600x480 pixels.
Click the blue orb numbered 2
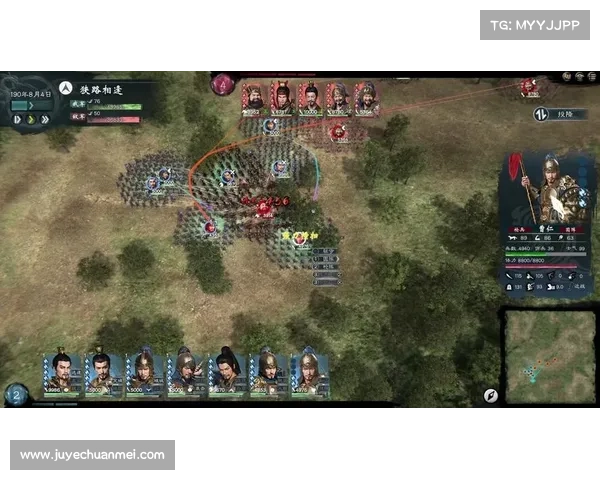15,394
